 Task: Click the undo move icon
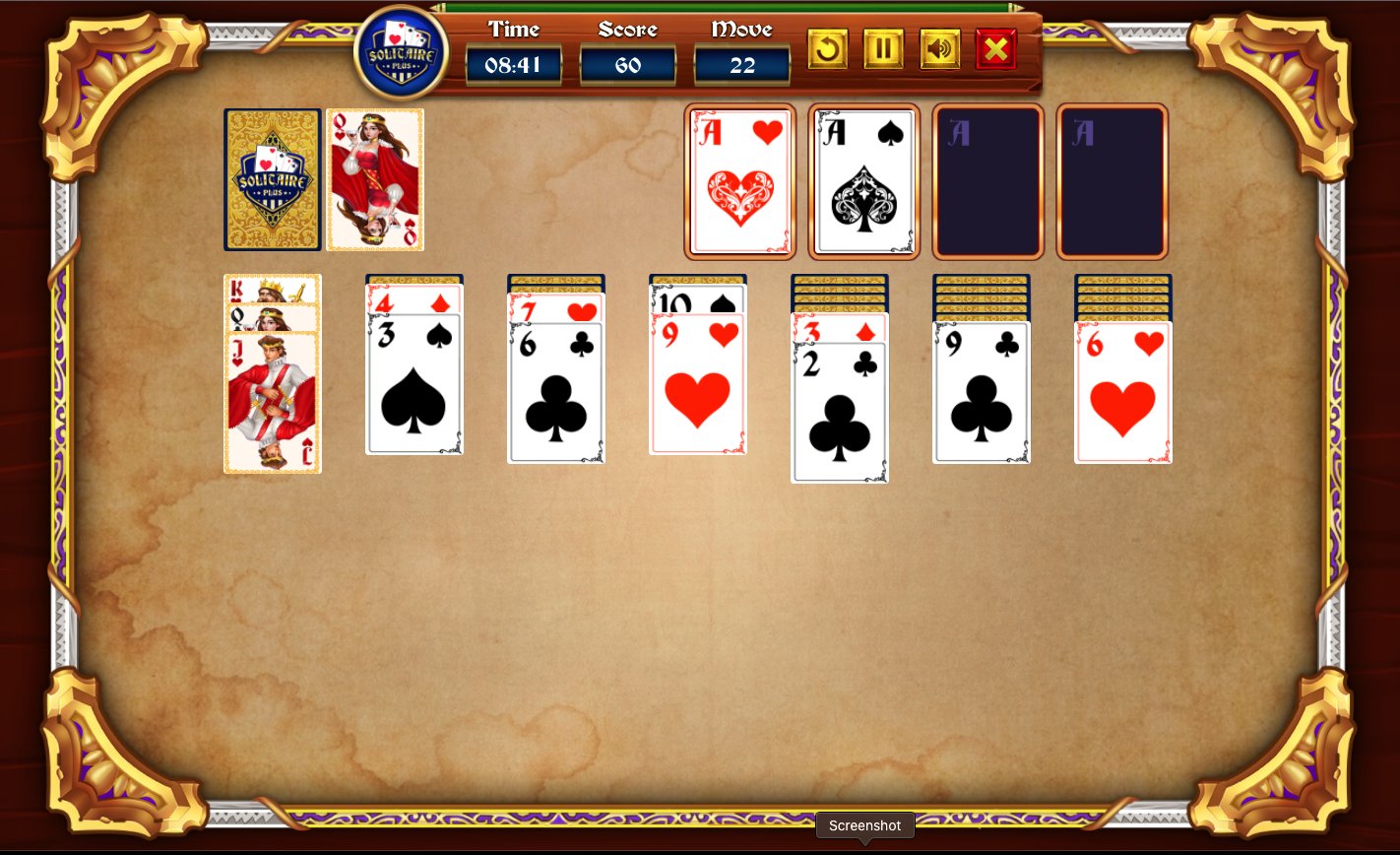[x=827, y=48]
